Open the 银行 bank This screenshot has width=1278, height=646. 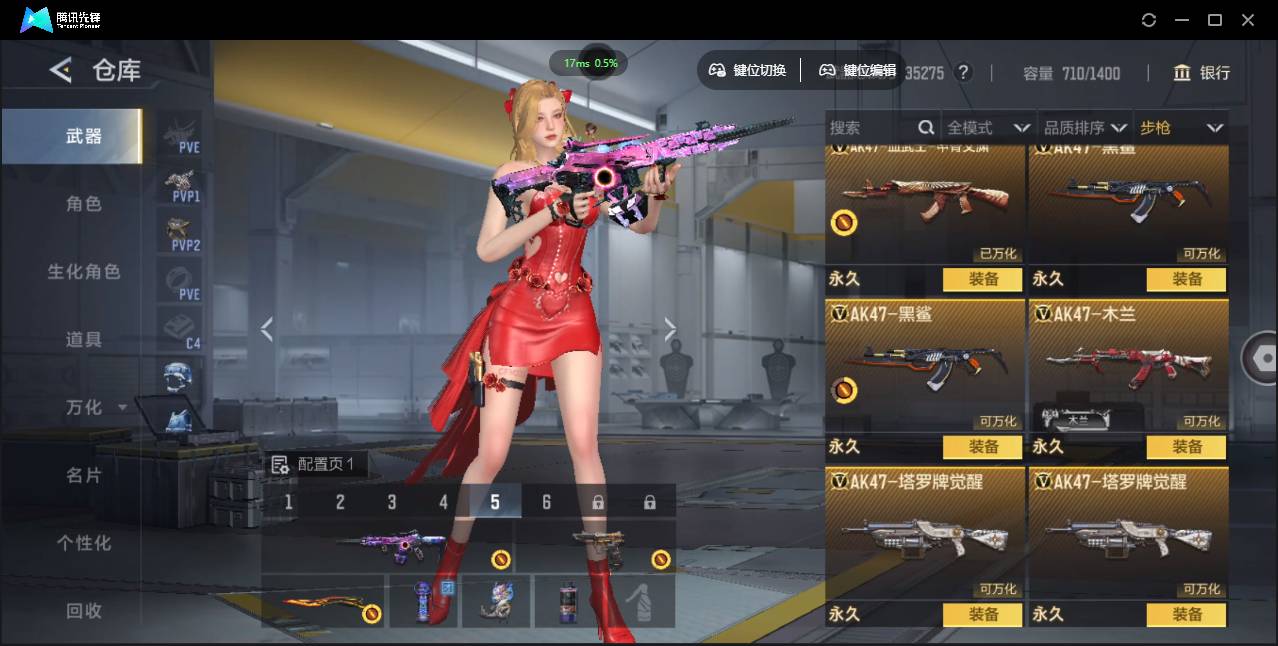[x=1202, y=73]
